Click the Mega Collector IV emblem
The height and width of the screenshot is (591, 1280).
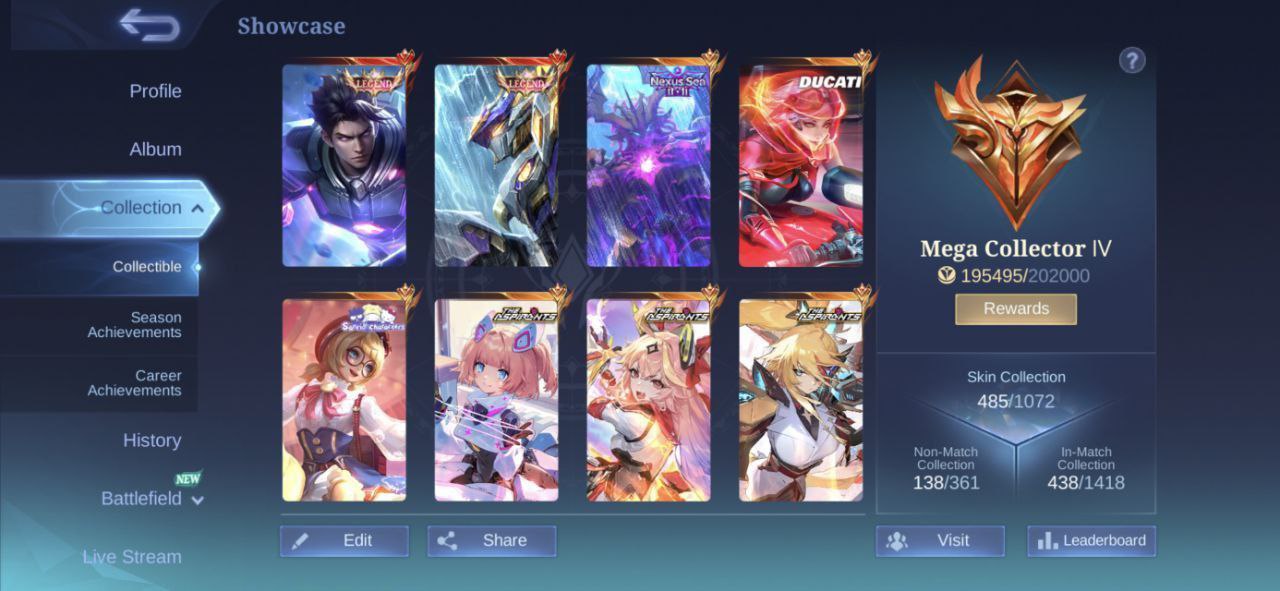pos(1010,140)
